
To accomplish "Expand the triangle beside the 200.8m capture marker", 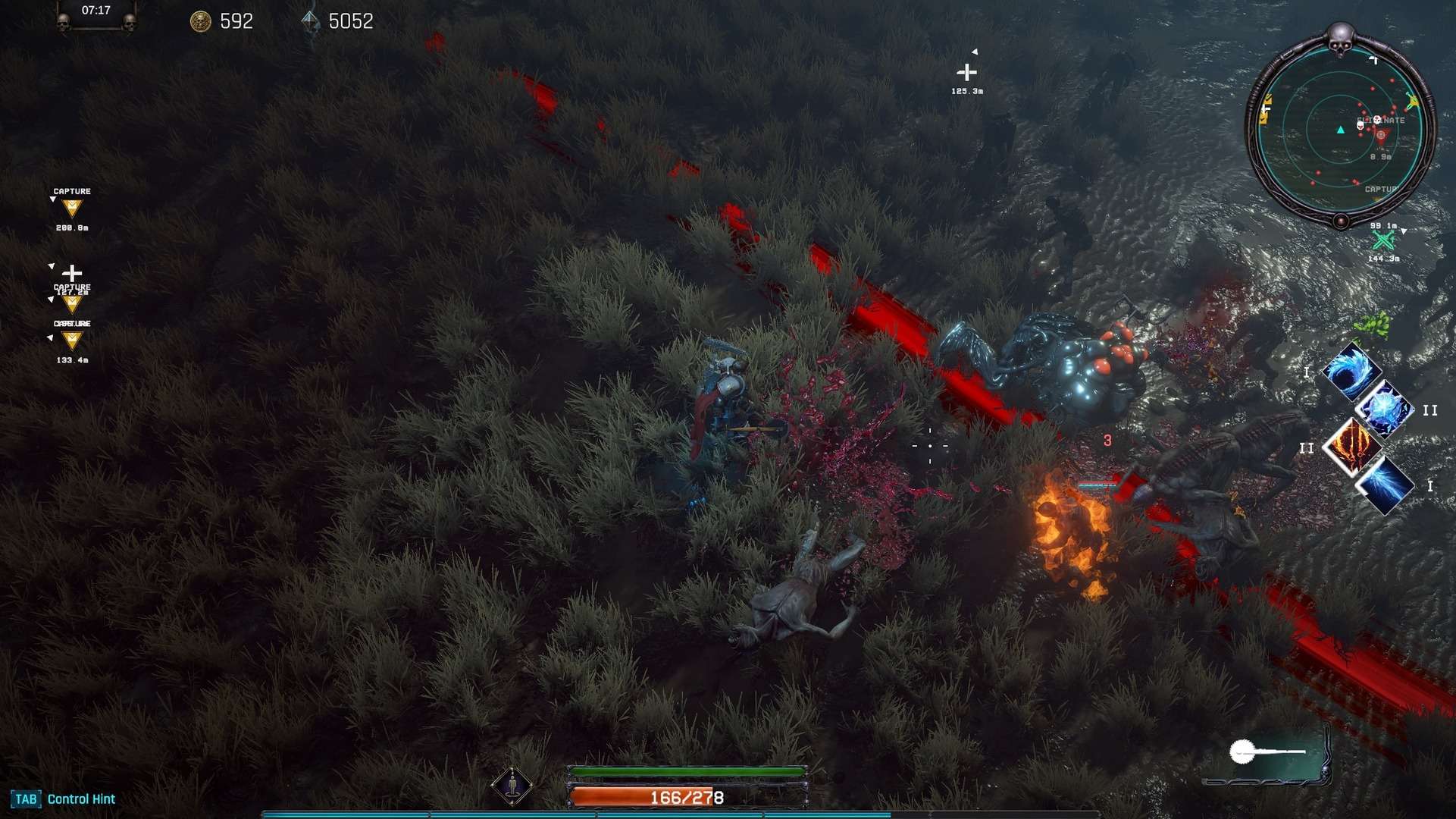I will (x=53, y=199).
